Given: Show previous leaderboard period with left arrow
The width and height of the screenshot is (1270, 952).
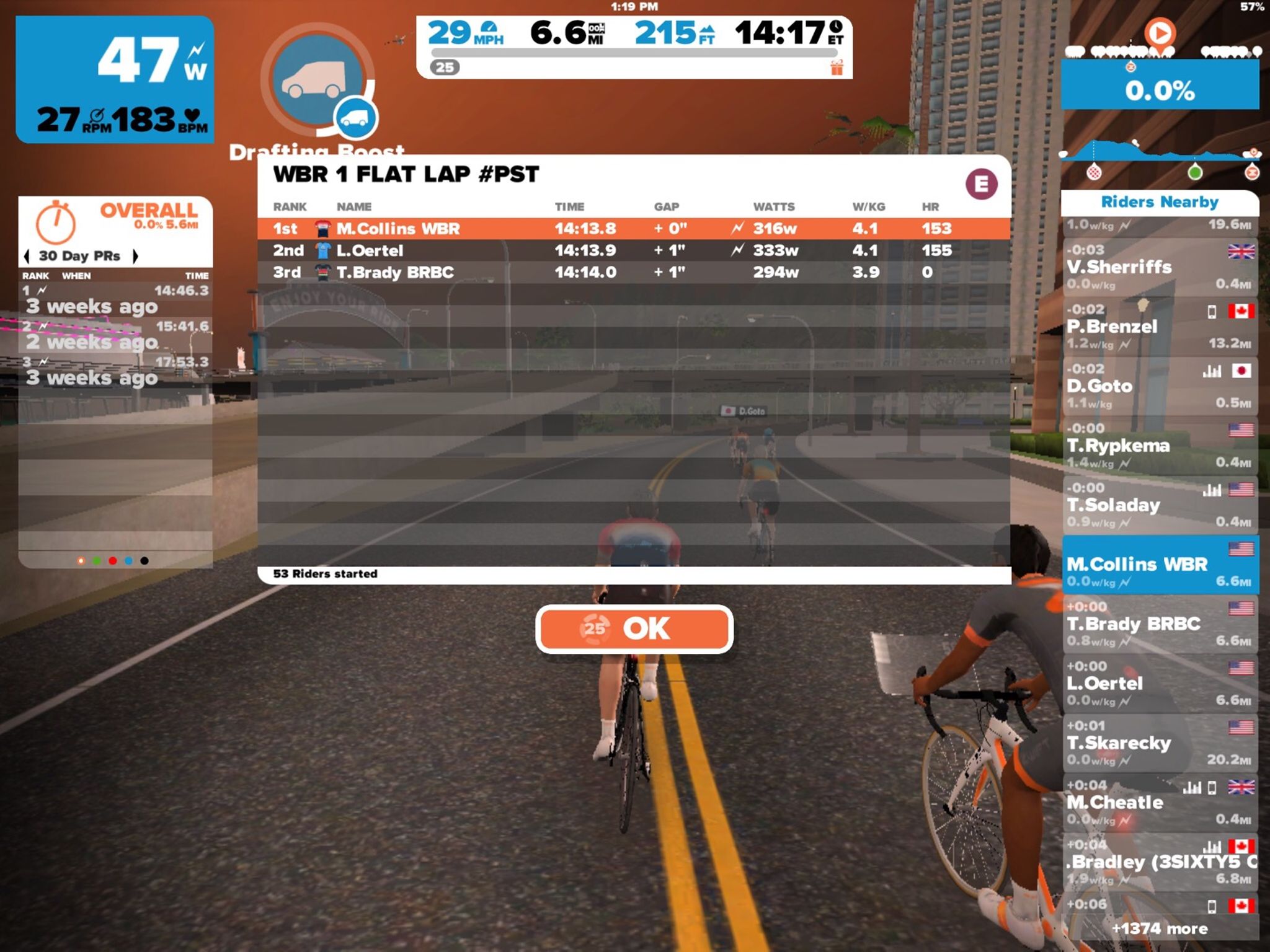Looking at the screenshot, I should click(x=27, y=256).
